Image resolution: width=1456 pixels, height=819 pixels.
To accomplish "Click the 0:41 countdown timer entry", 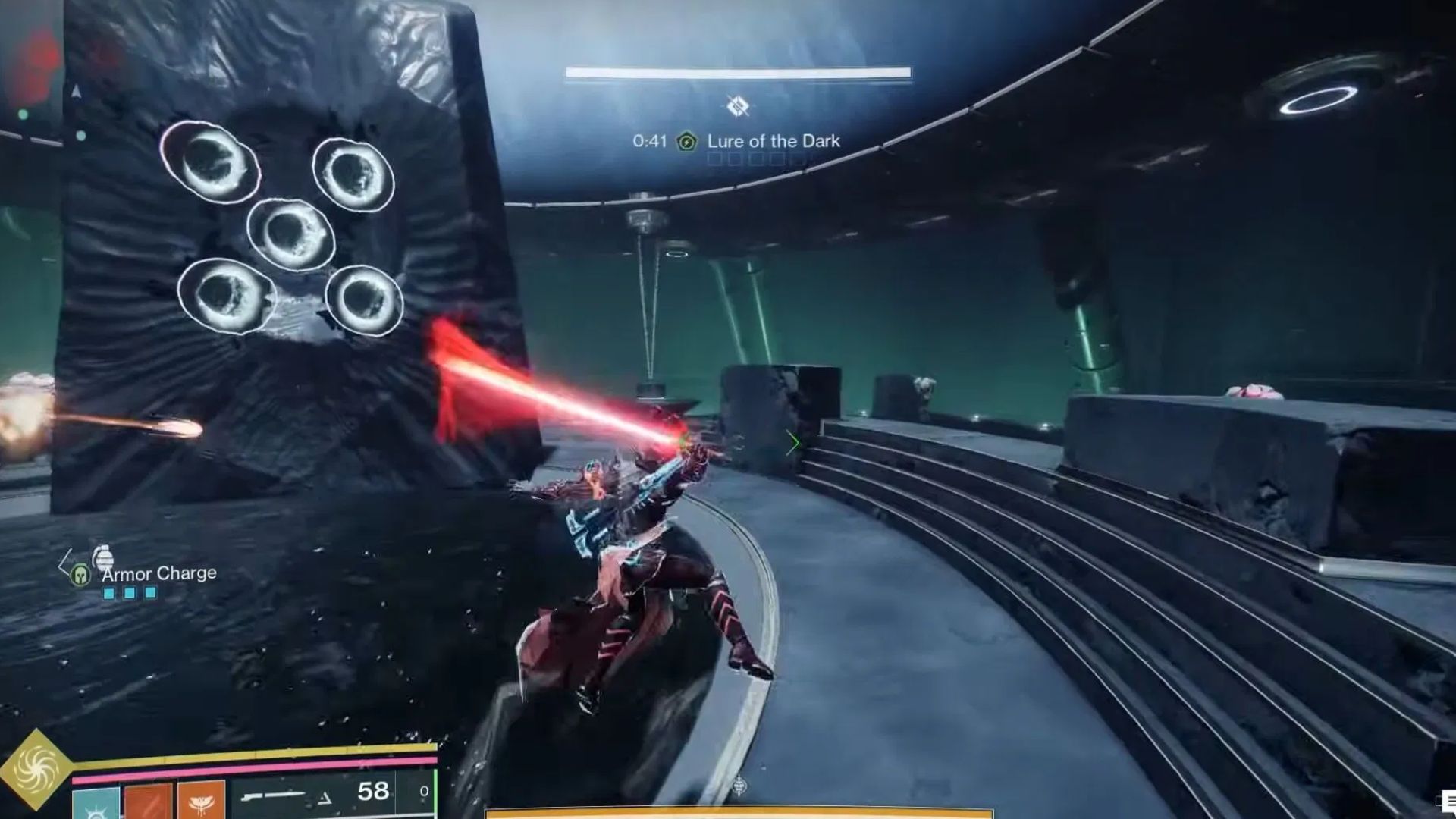I will click(650, 141).
